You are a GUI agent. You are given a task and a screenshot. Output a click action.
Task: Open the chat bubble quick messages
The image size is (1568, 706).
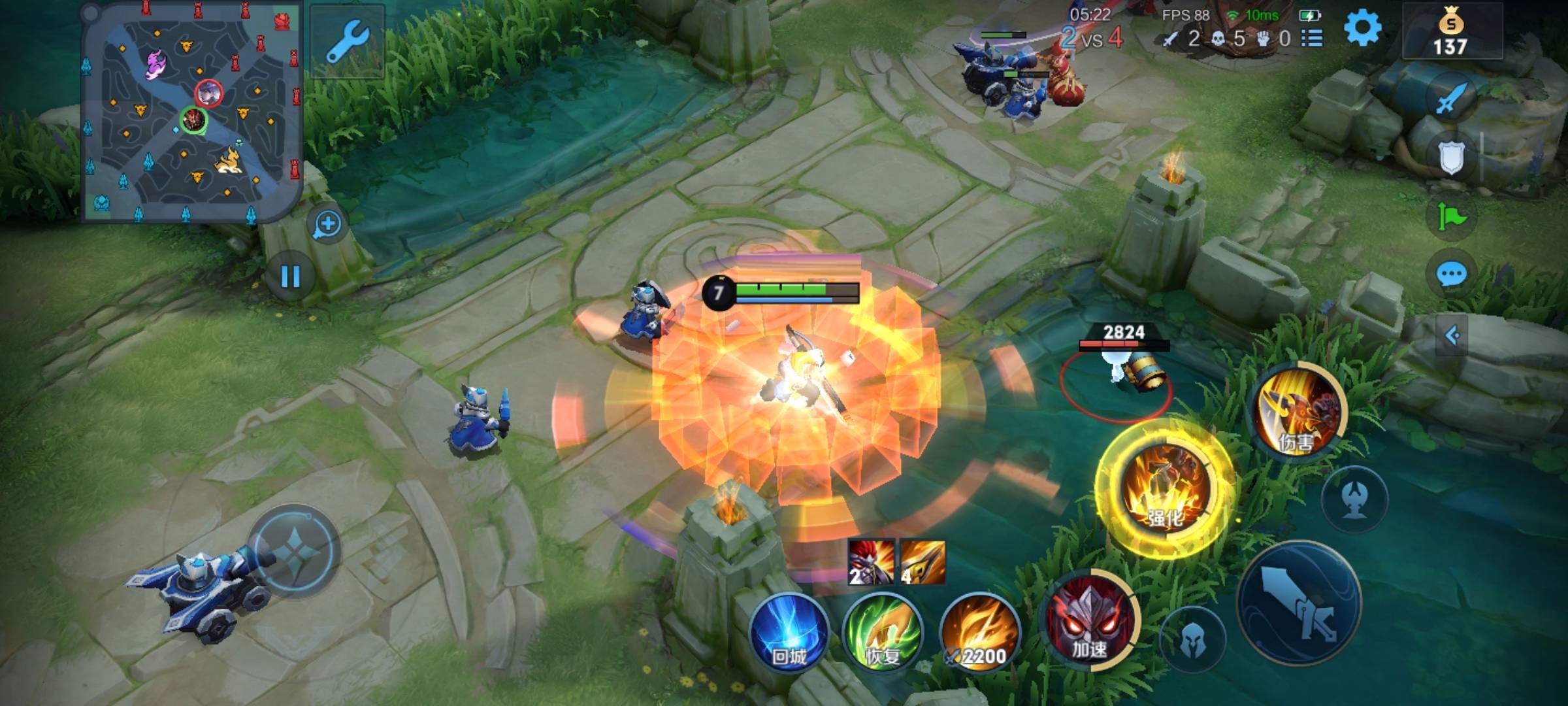point(1451,275)
